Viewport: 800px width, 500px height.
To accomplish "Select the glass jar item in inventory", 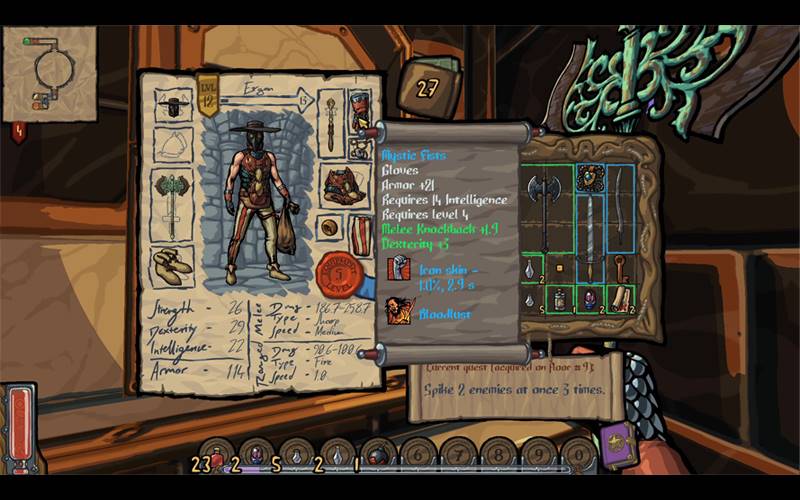I will (560, 298).
